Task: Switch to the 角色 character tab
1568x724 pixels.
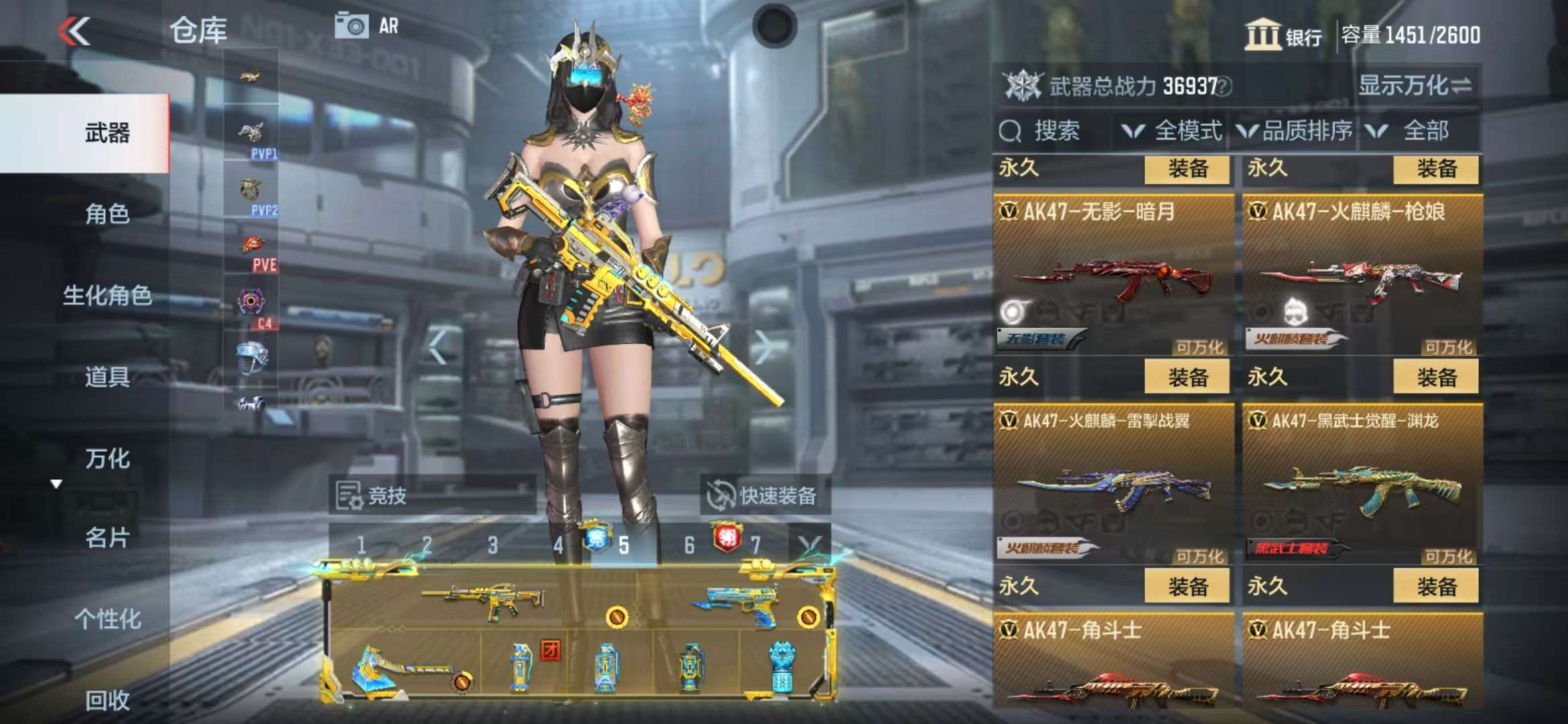Action: pos(107,214)
